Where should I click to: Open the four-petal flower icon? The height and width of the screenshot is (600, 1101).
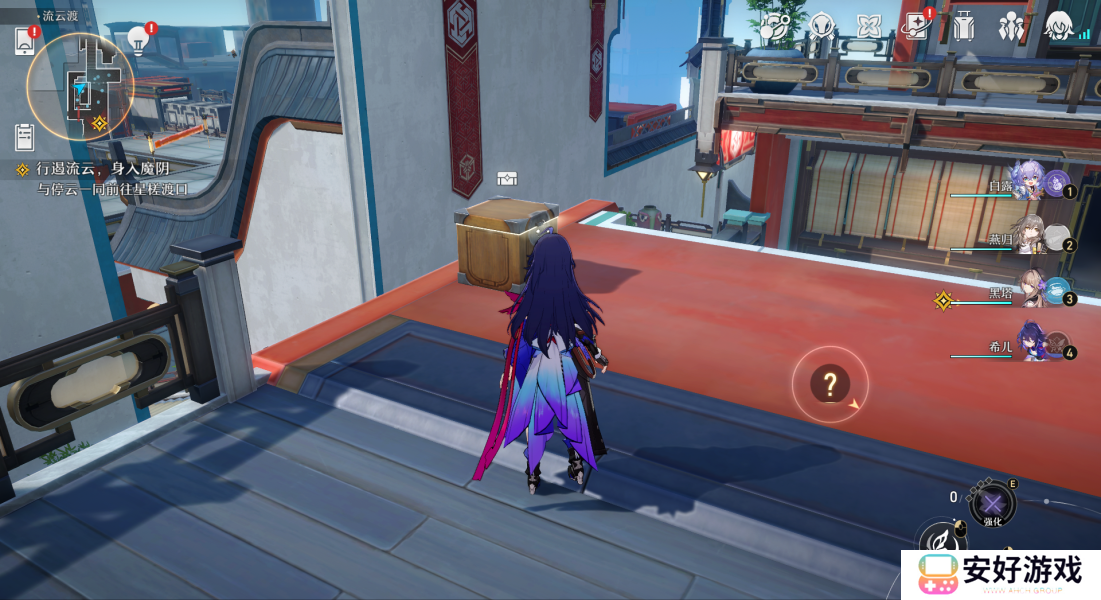[869, 27]
